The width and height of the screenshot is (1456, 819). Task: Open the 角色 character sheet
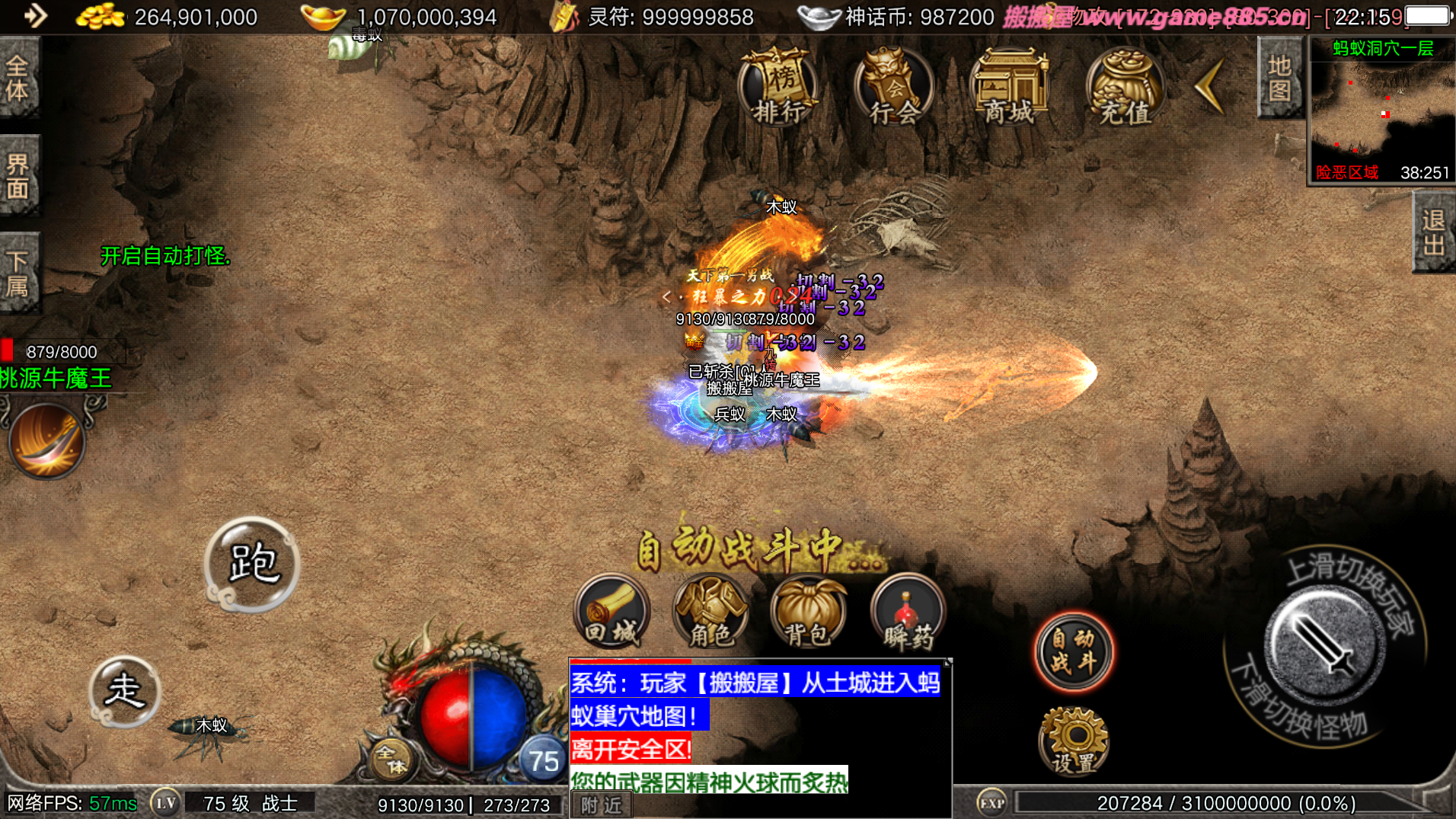[x=710, y=613]
